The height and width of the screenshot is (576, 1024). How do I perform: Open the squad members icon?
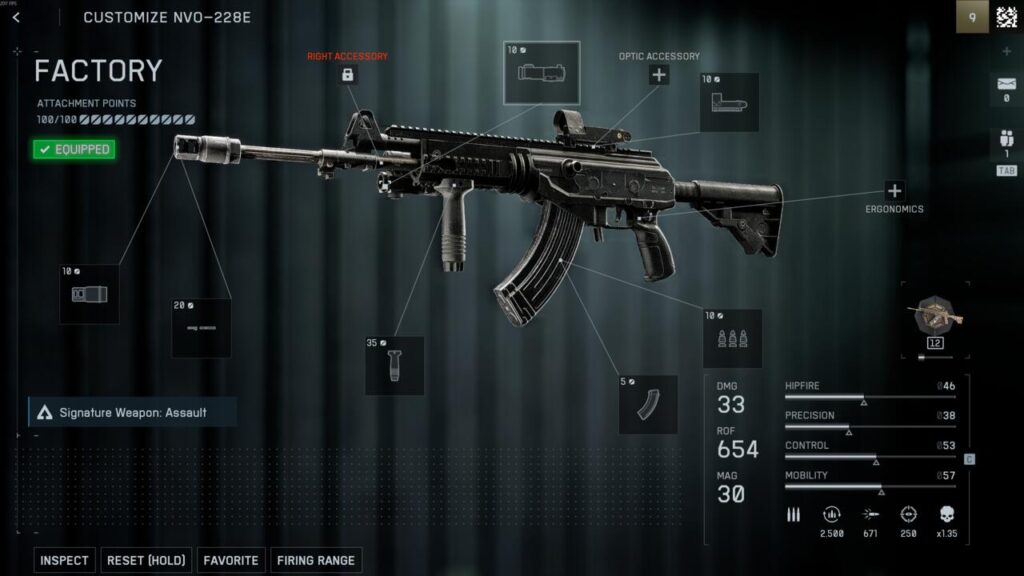point(1006,143)
